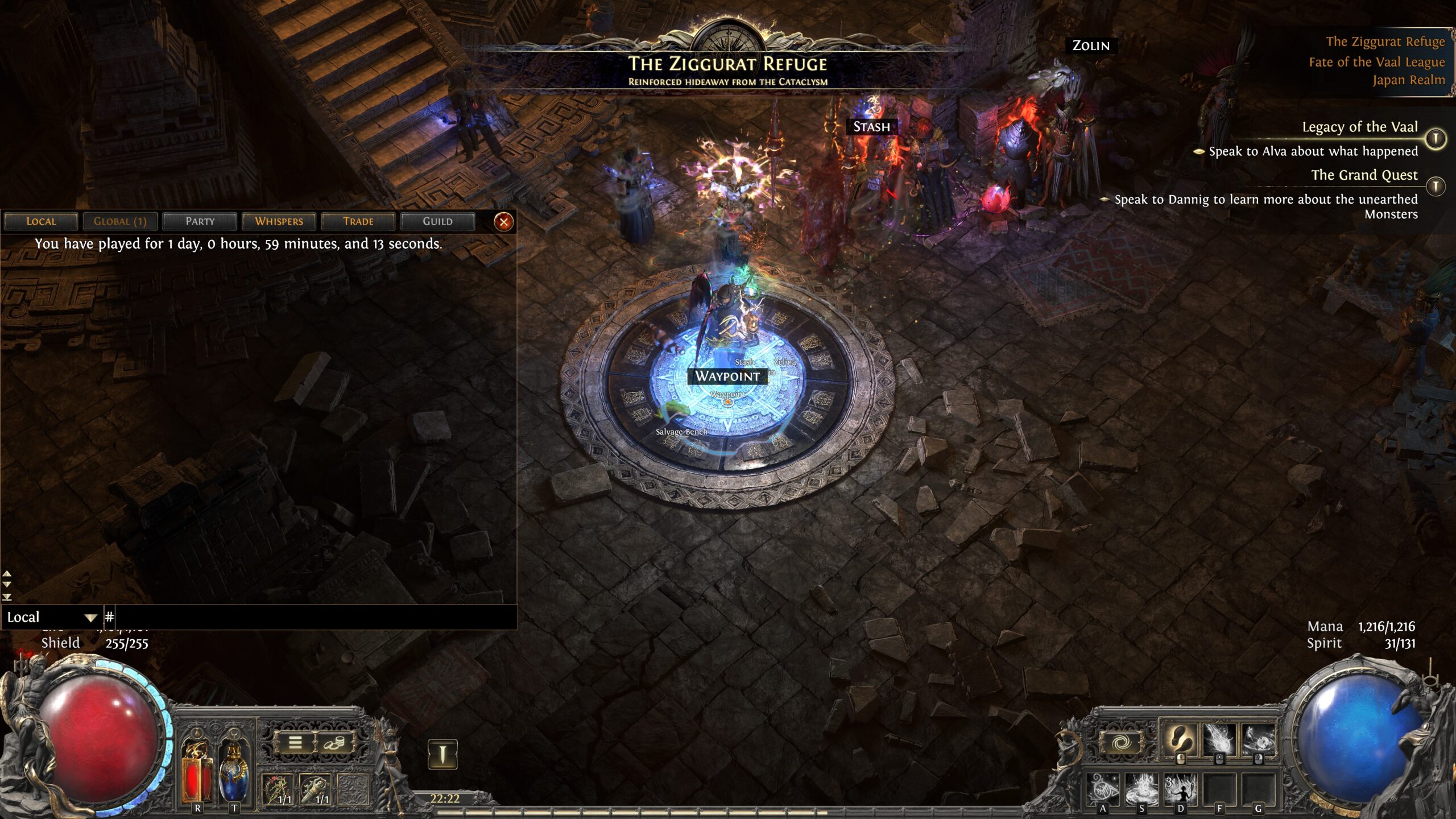Use the blue mana flask
Image resolution: width=1456 pixels, height=819 pixels.
pos(234,771)
